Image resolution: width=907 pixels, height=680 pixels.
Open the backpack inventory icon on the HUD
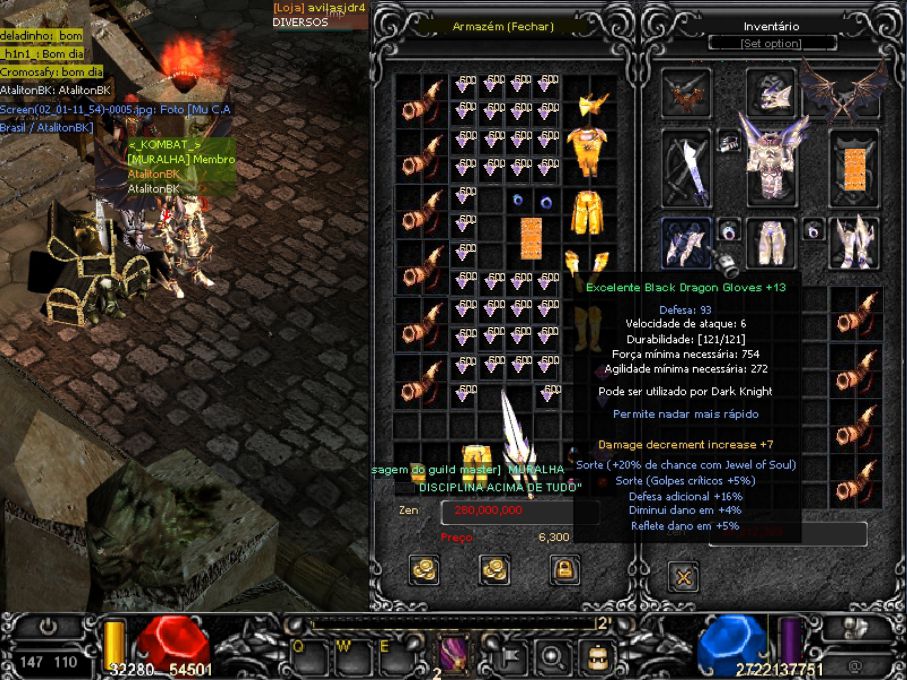[x=597, y=656]
